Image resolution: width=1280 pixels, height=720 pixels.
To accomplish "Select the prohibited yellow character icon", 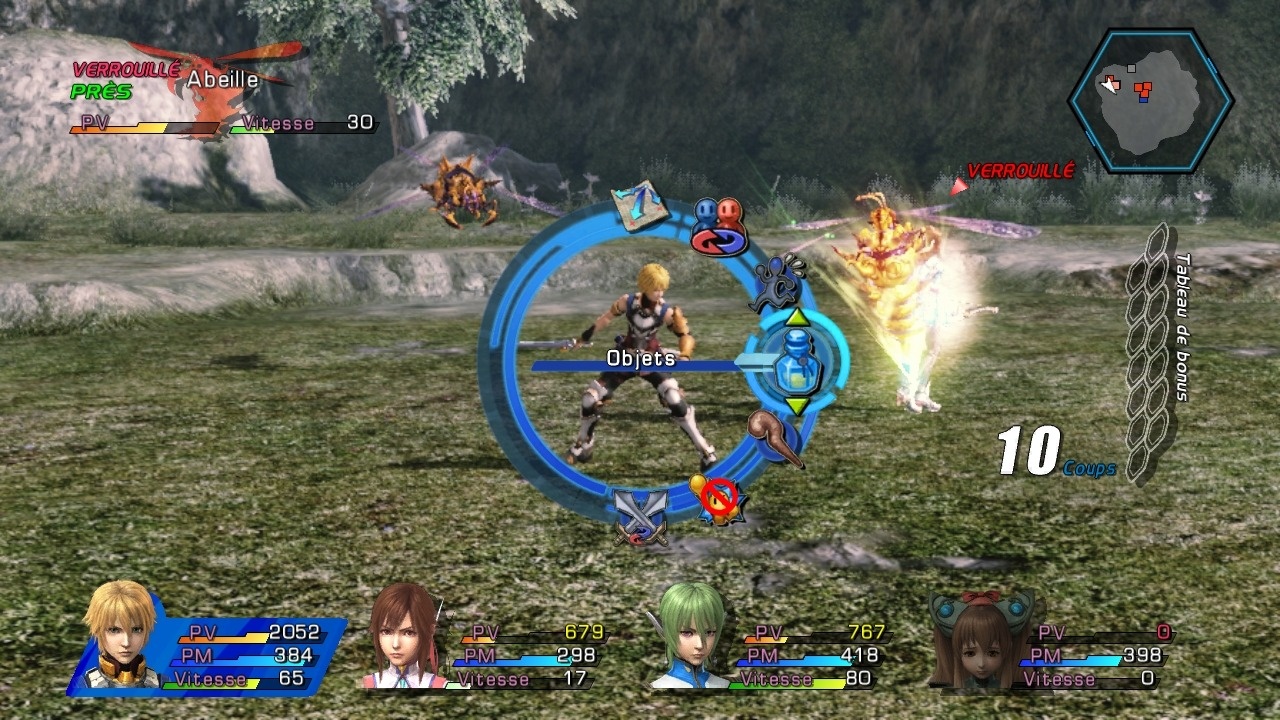I will coord(717,497).
